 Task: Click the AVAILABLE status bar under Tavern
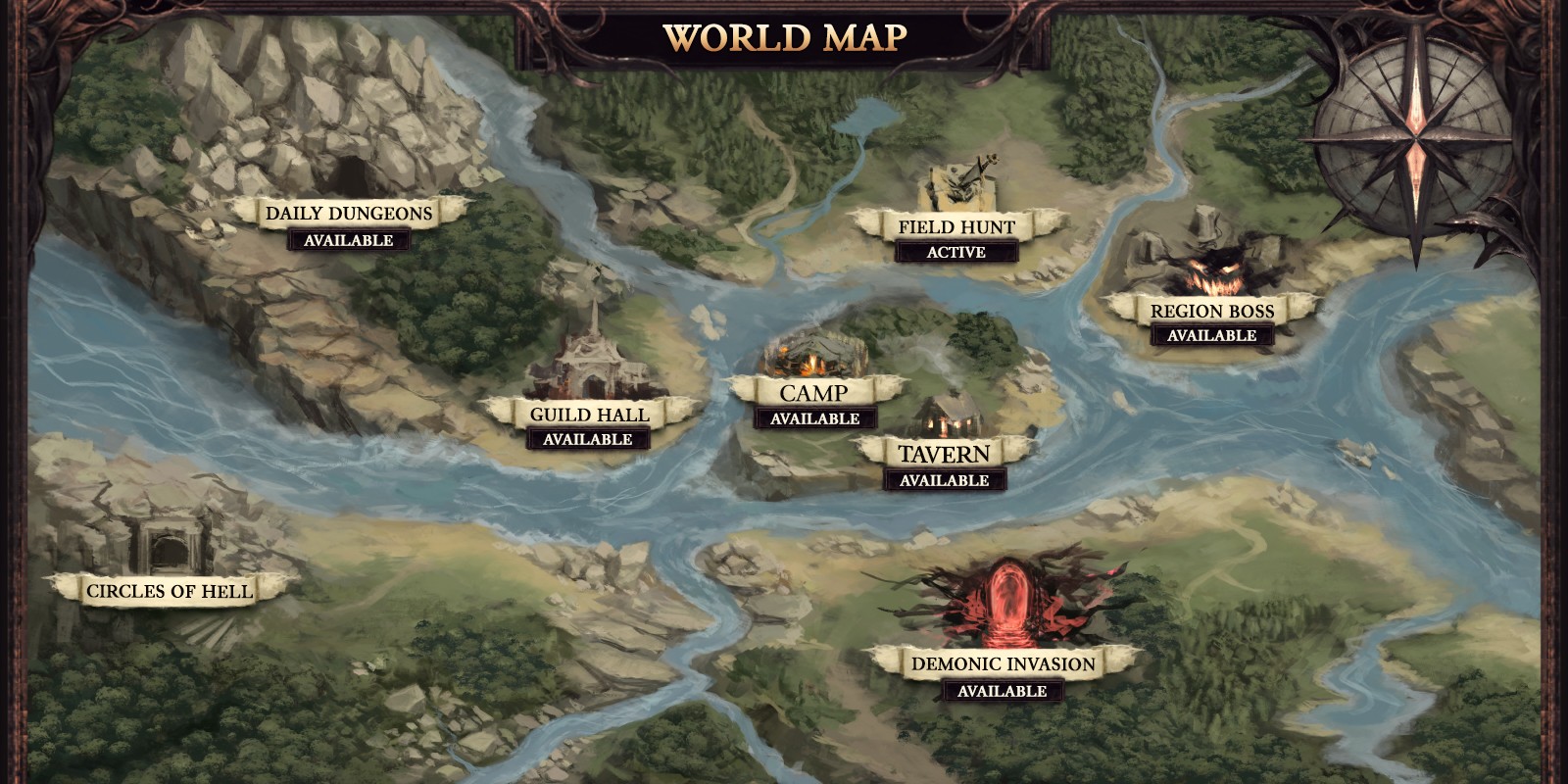tap(944, 480)
